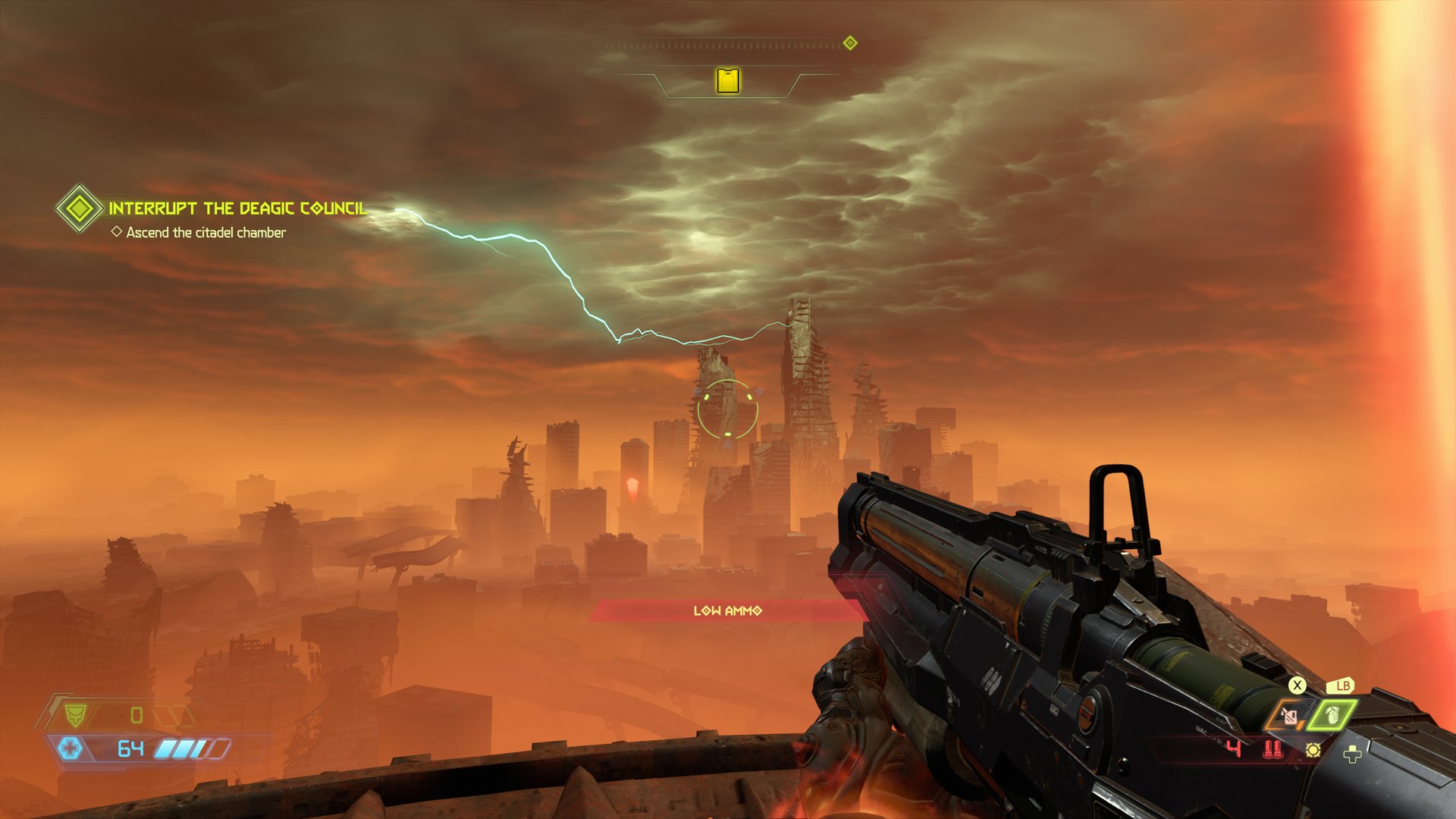Select the Interrupt the Deag Council objective tracker
This screenshot has width=1456, height=819.
(237, 209)
